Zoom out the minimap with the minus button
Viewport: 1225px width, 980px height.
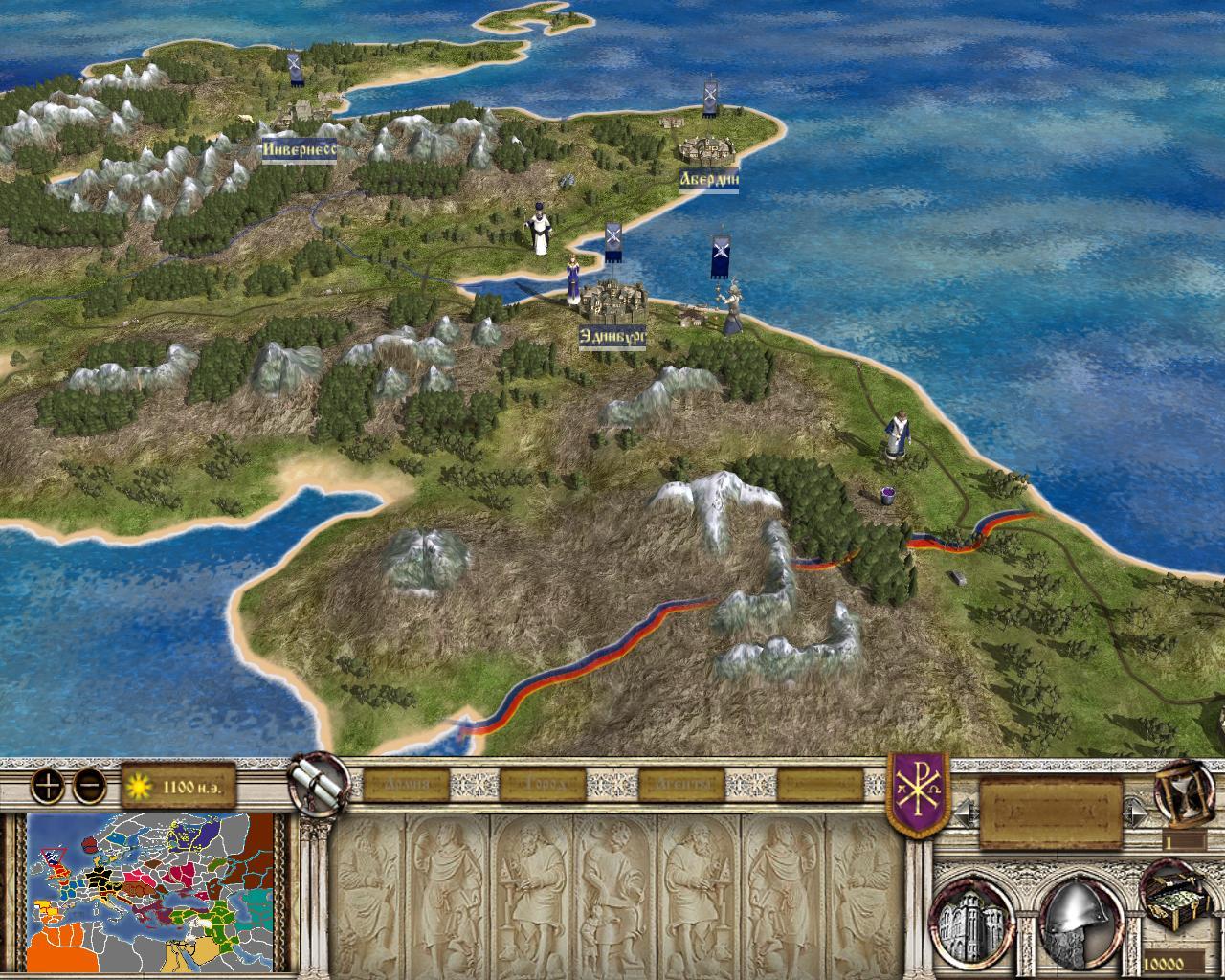tap(88, 787)
